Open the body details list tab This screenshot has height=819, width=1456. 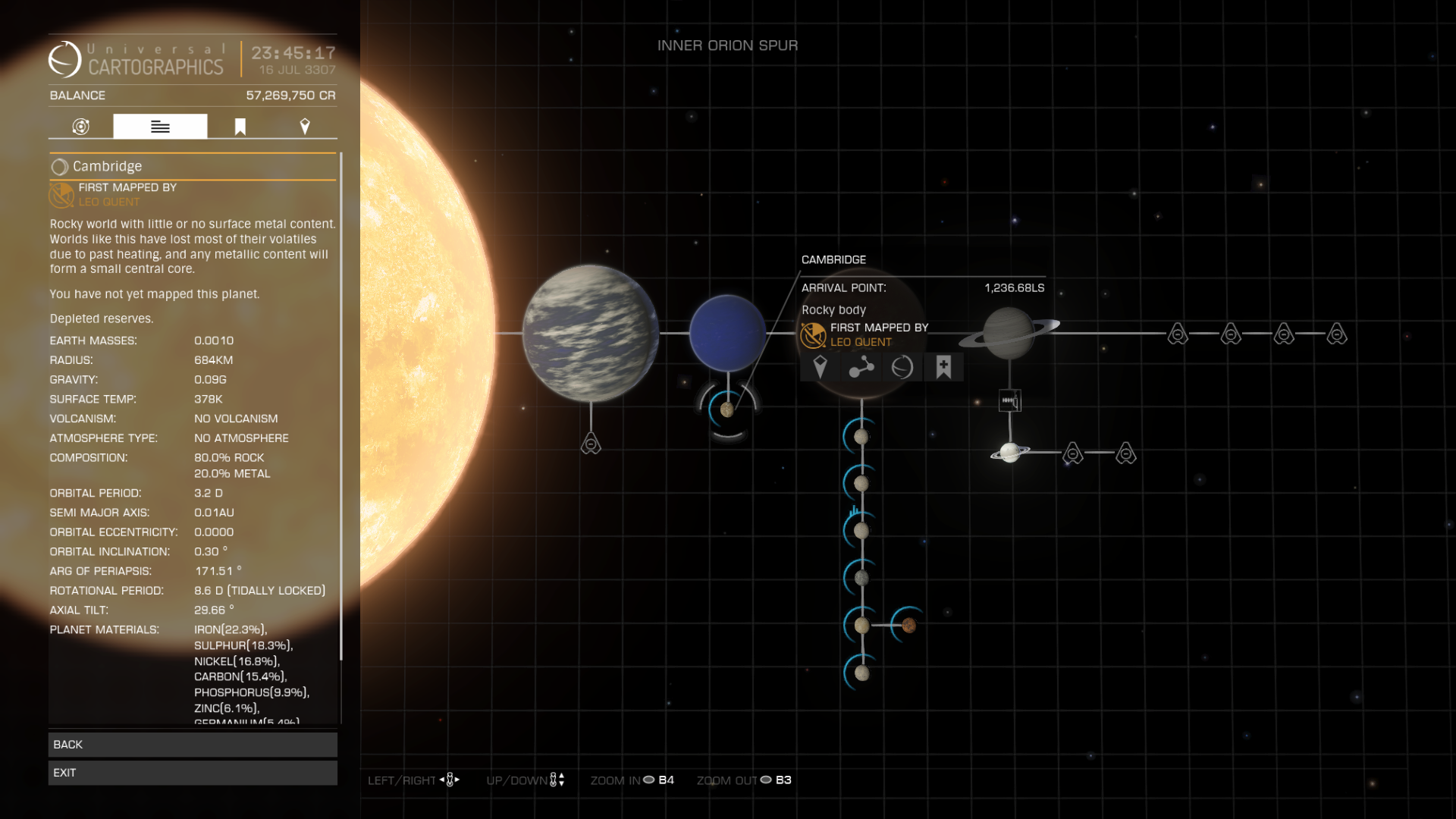pos(160,127)
